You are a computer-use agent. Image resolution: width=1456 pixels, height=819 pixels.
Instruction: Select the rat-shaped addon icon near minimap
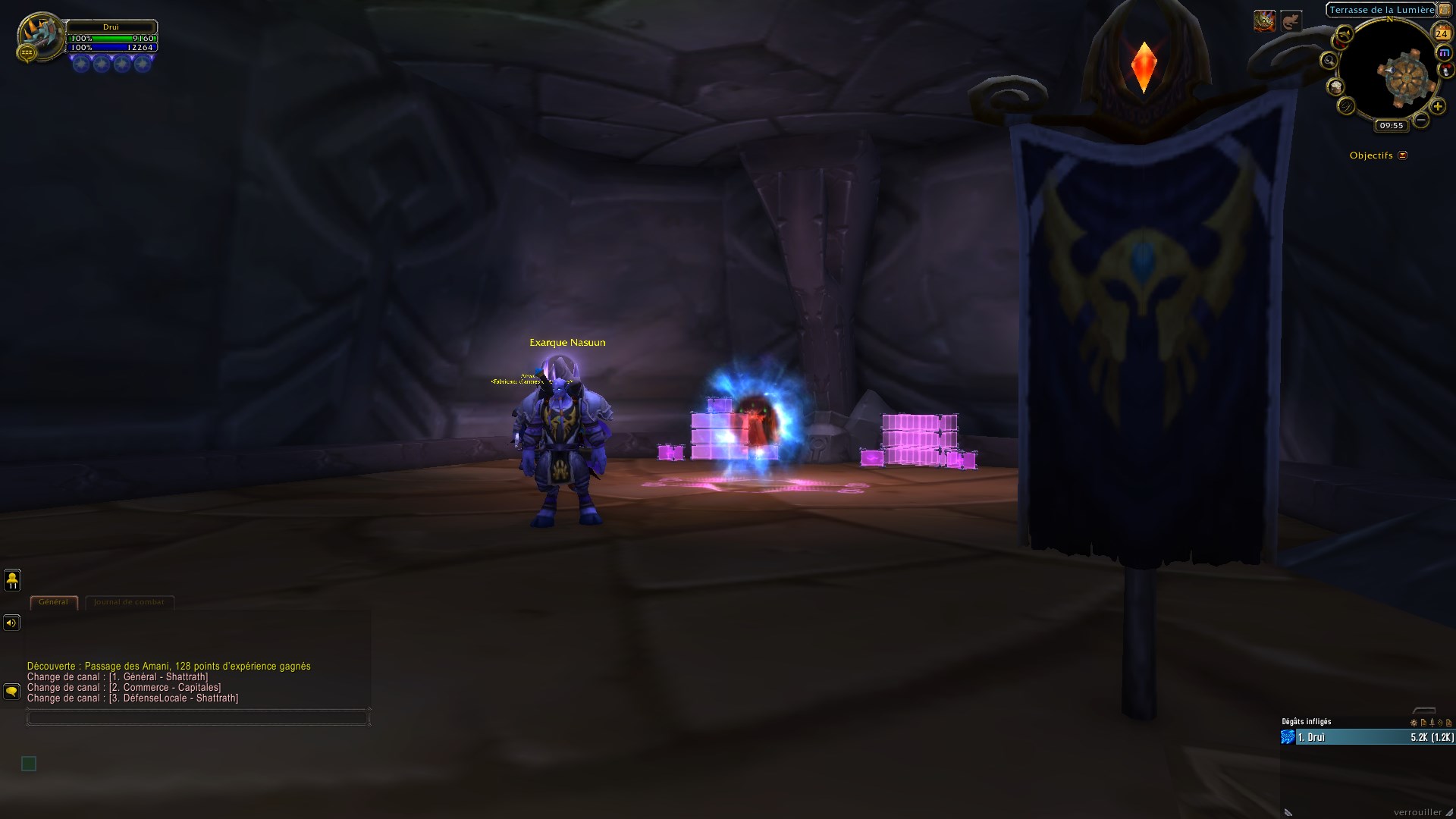[1445, 70]
